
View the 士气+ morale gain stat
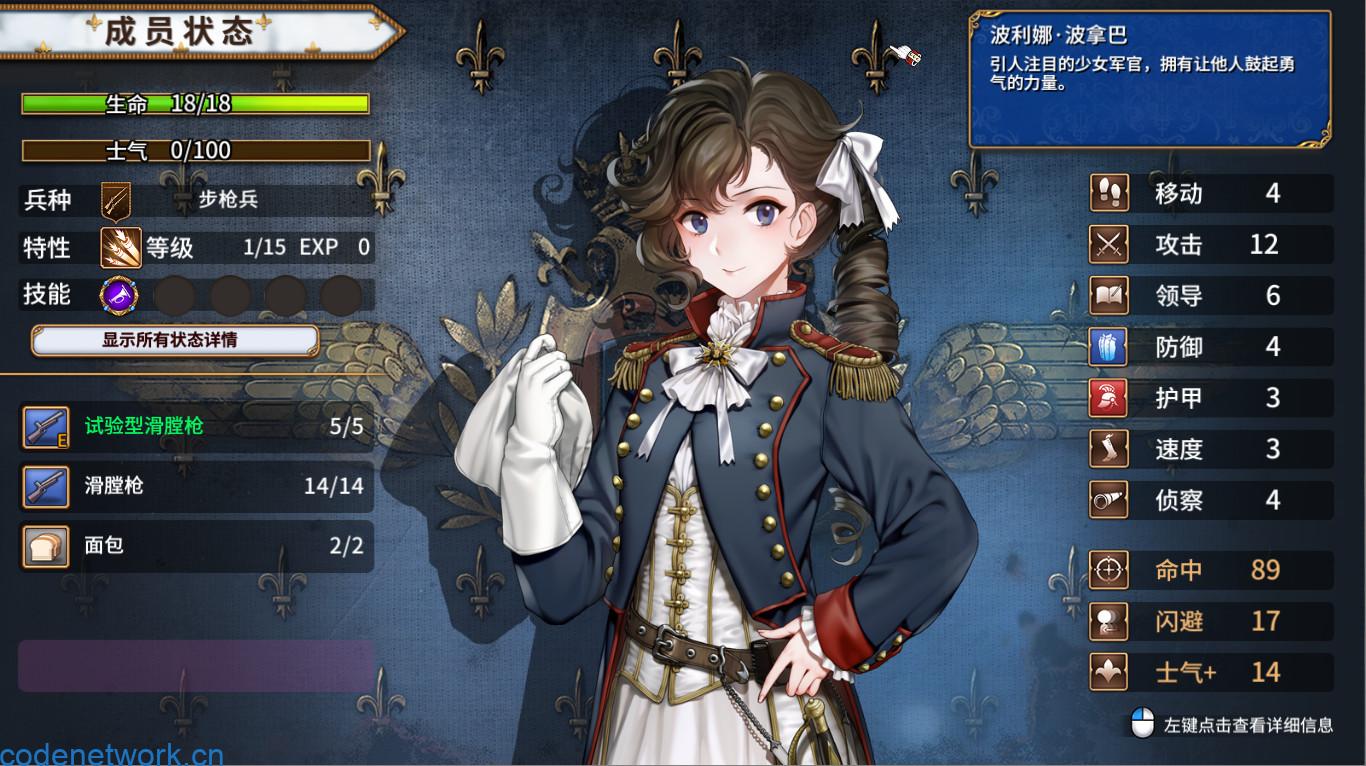(1210, 672)
